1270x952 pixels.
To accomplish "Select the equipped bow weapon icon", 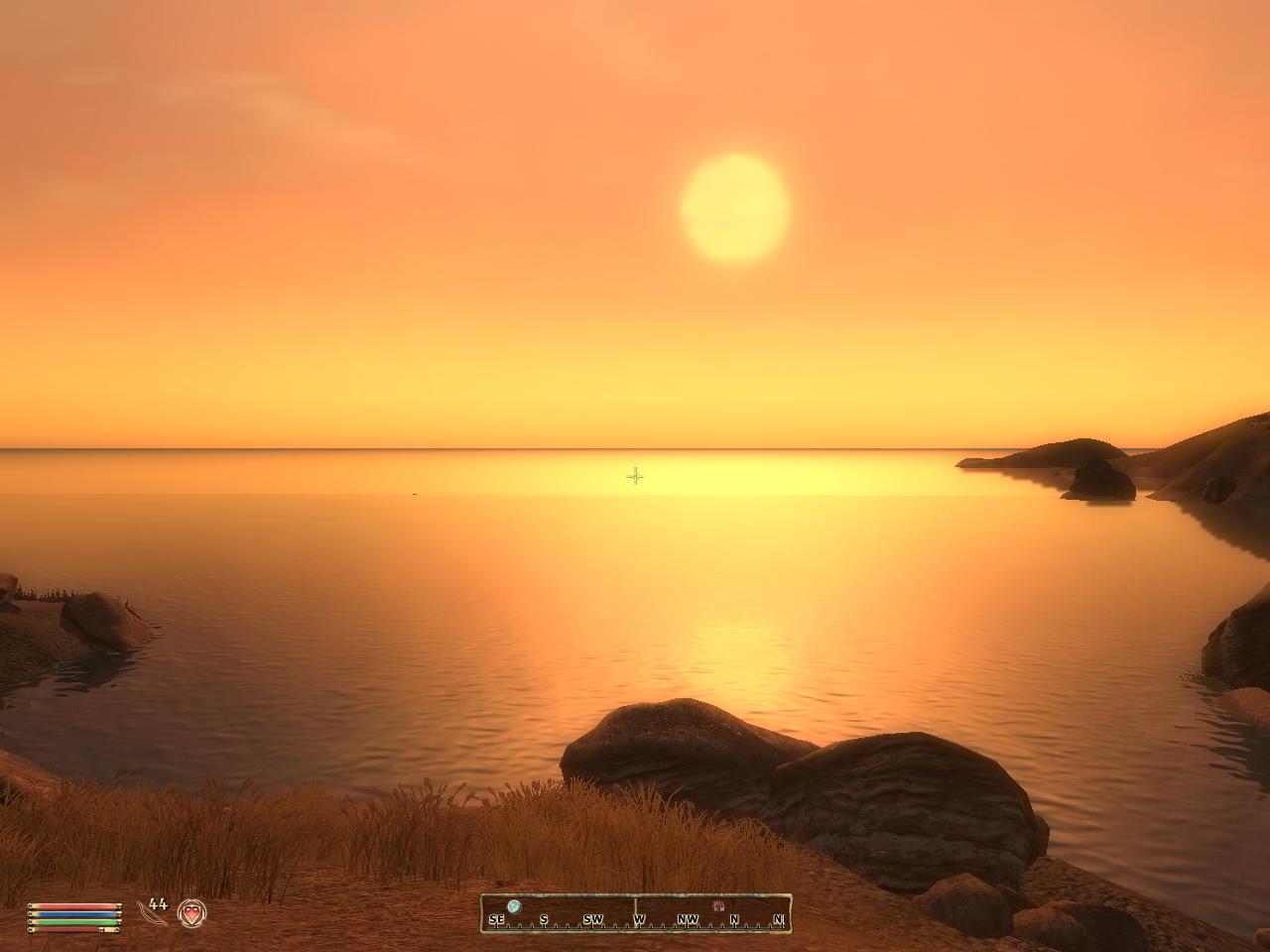I will 152,913.
